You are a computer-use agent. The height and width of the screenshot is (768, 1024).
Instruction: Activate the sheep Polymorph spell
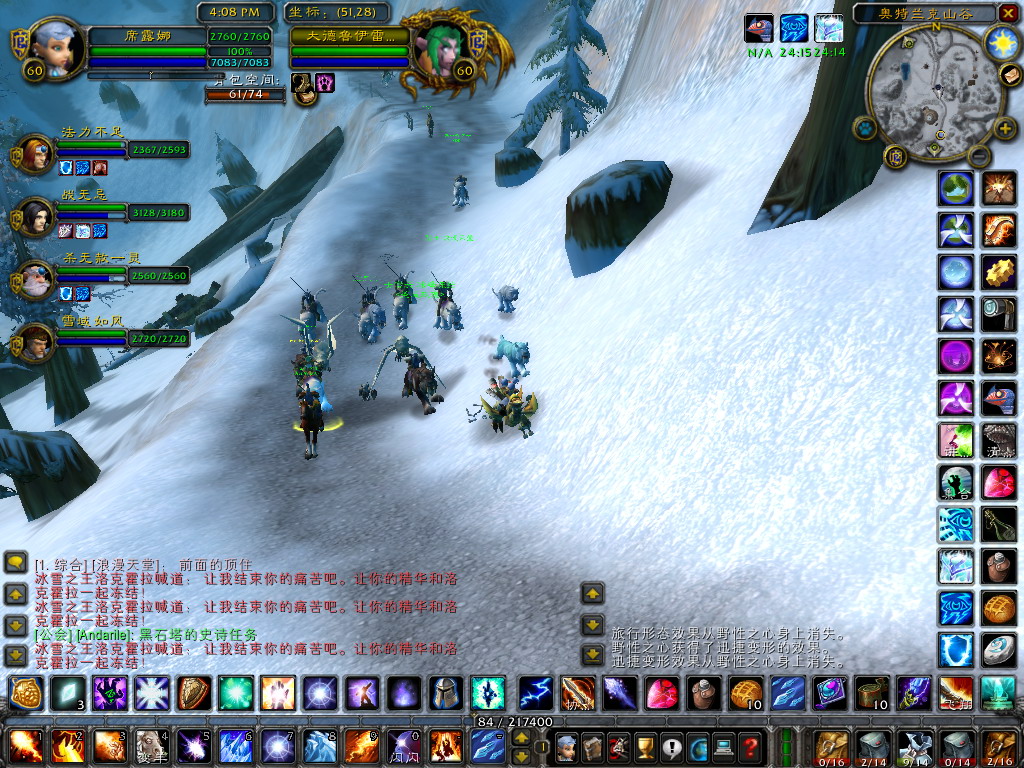coord(150,746)
